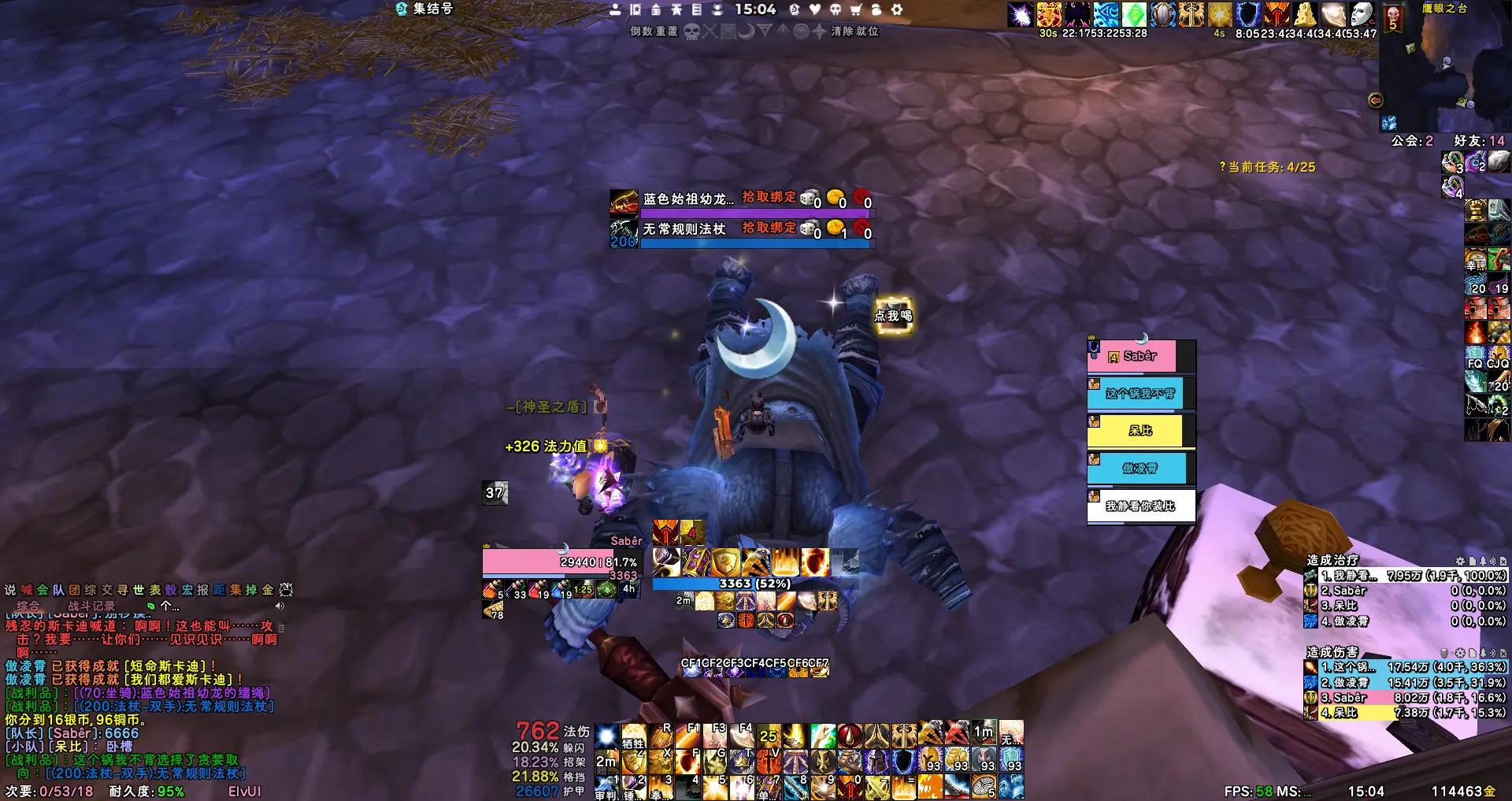1512x801 pixels.
Task: Select the skull raid marker
Action: coord(691,32)
